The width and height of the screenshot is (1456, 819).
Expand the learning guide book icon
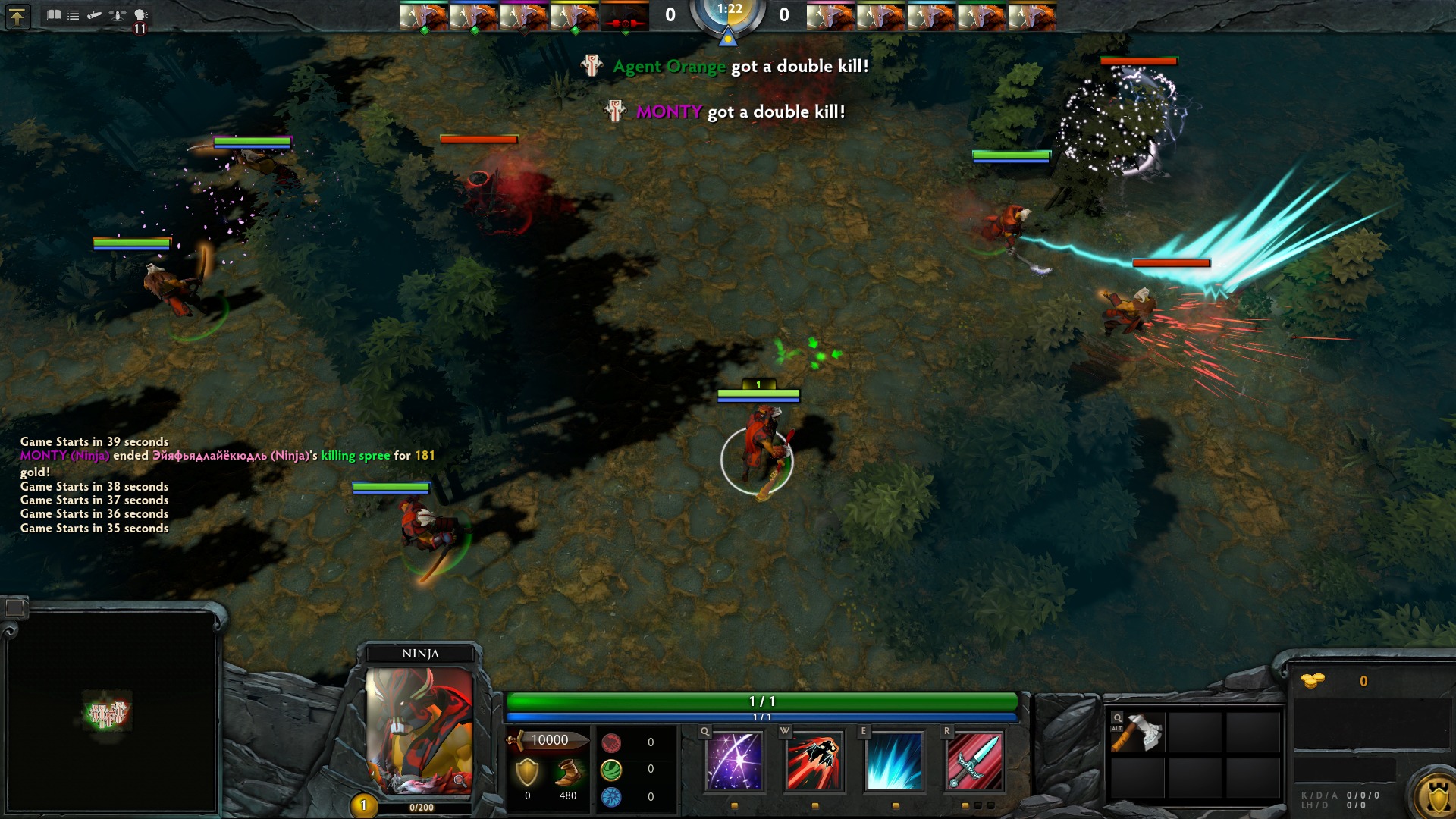(52, 14)
